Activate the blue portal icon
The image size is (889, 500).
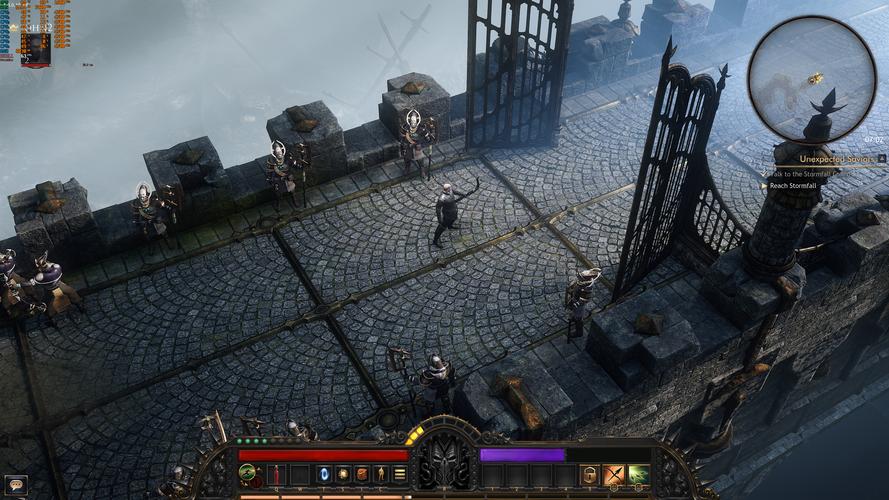(x=324, y=474)
